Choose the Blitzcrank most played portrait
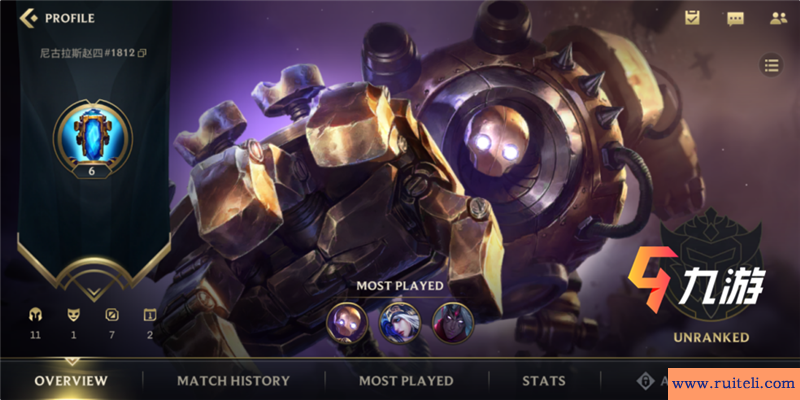This screenshot has width=800, height=400. pyautogui.click(x=347, y=322)
